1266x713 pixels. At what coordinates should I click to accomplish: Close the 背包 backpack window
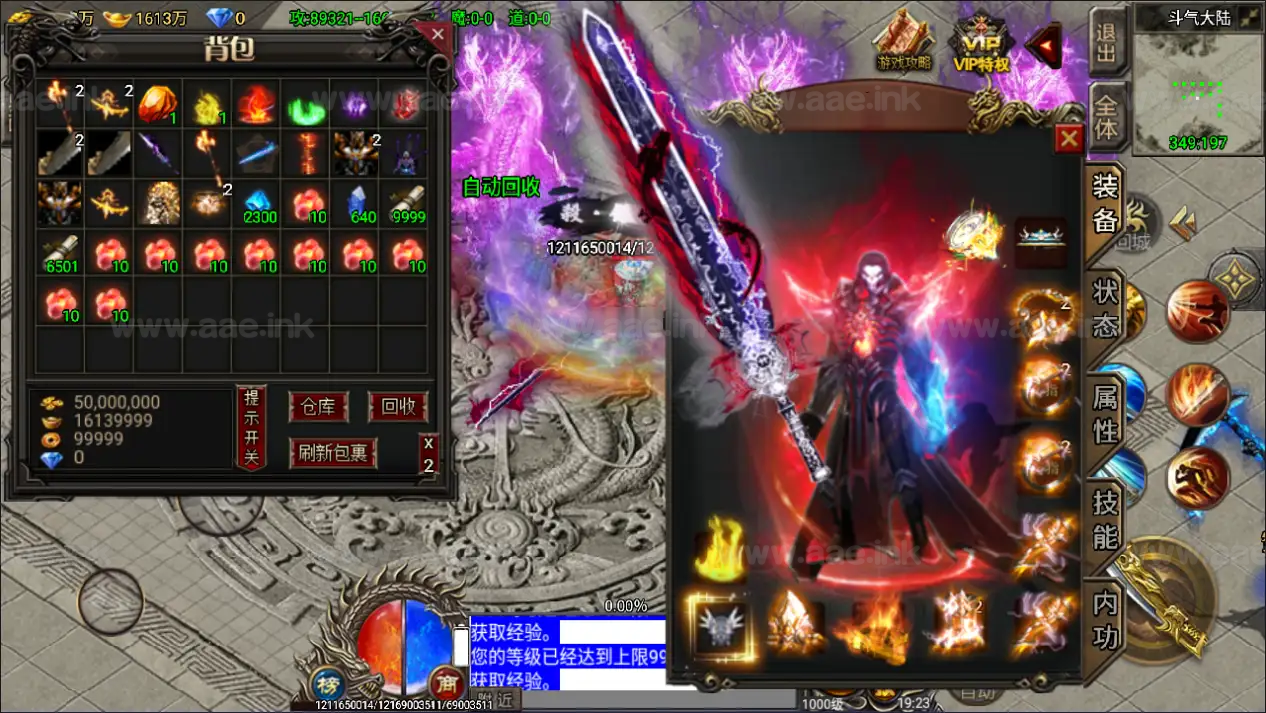click(438, 35)
